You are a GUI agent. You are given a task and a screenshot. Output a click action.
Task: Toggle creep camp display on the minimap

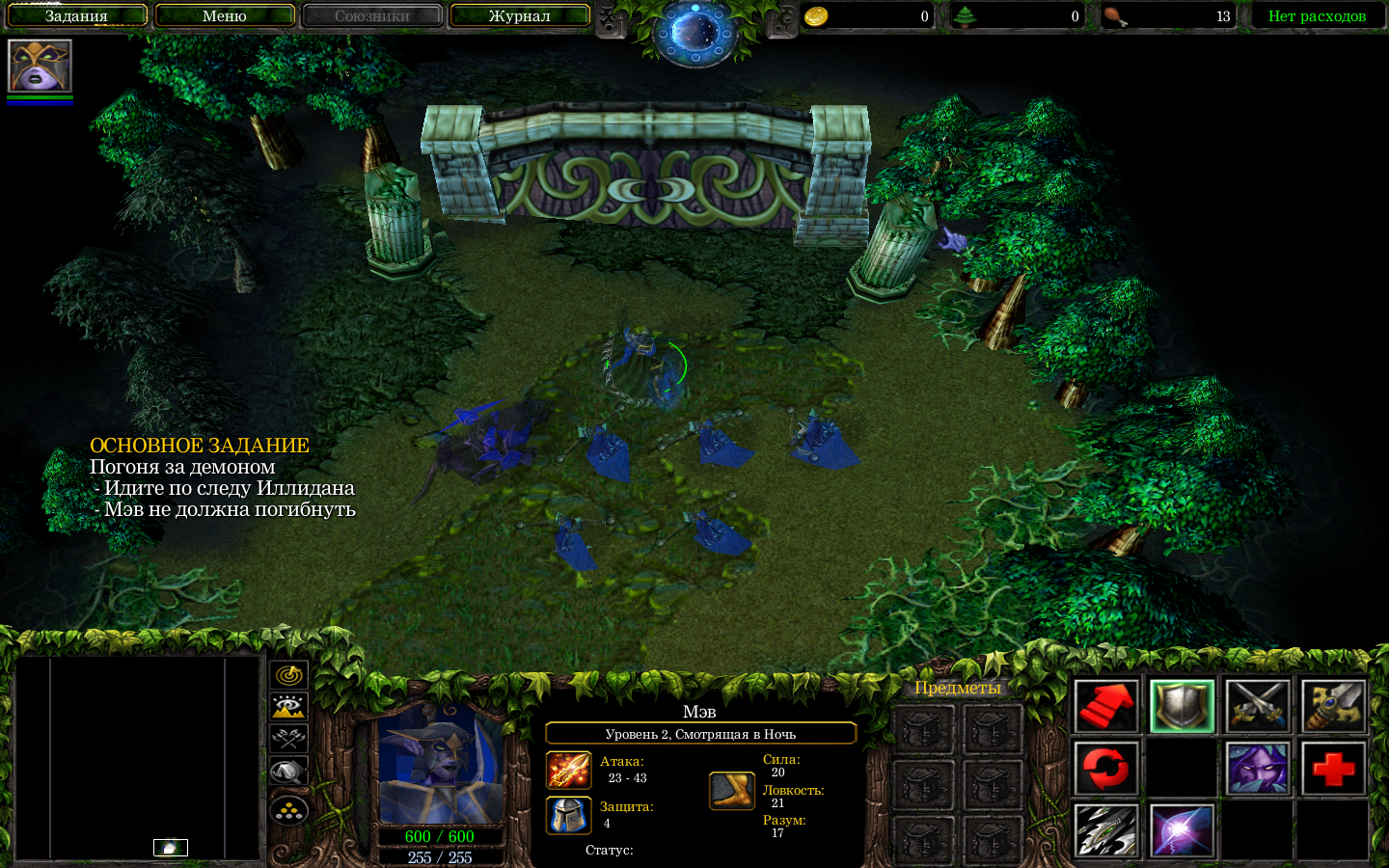[288, 773]
